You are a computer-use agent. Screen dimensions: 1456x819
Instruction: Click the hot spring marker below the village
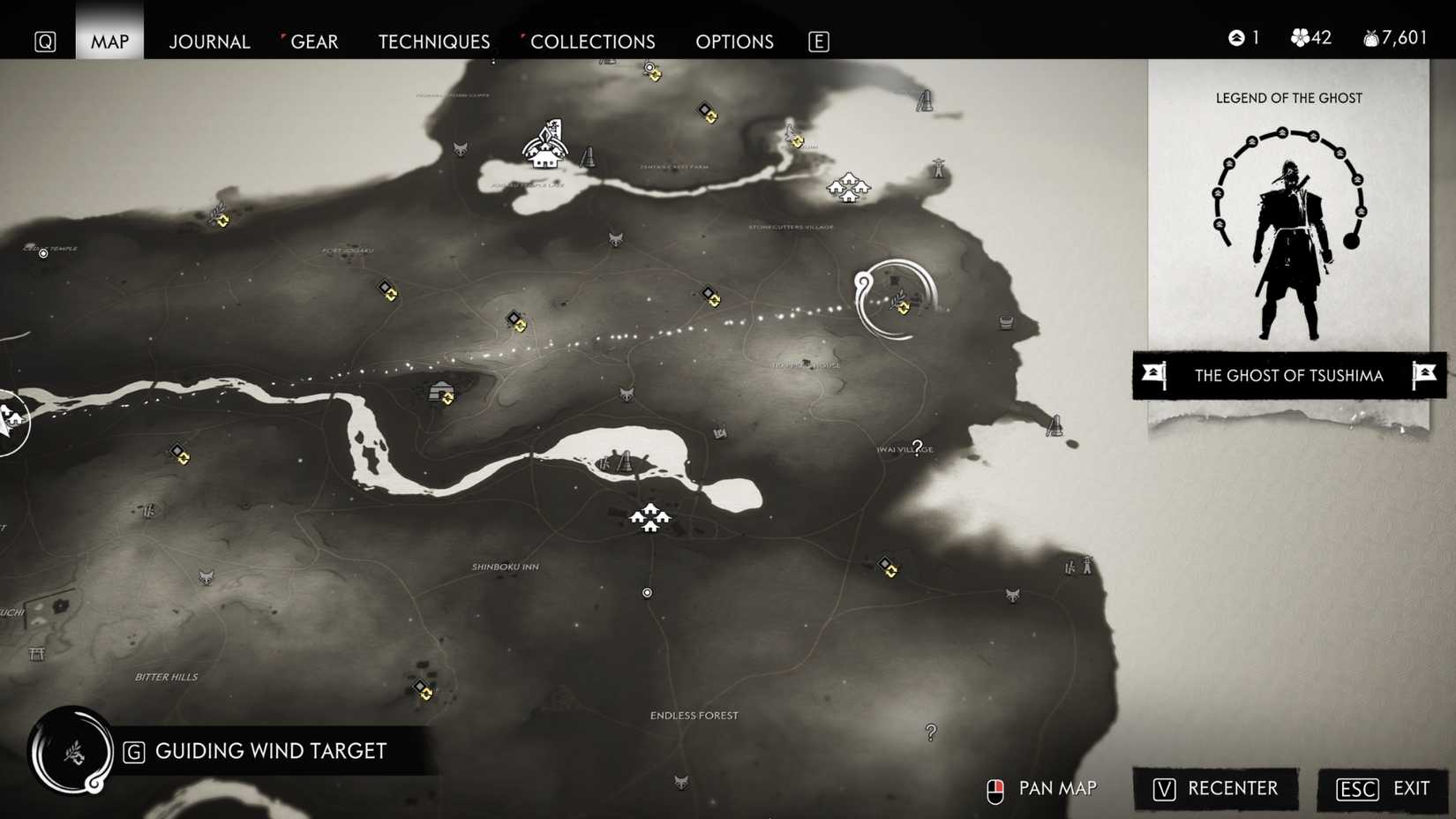647,592
